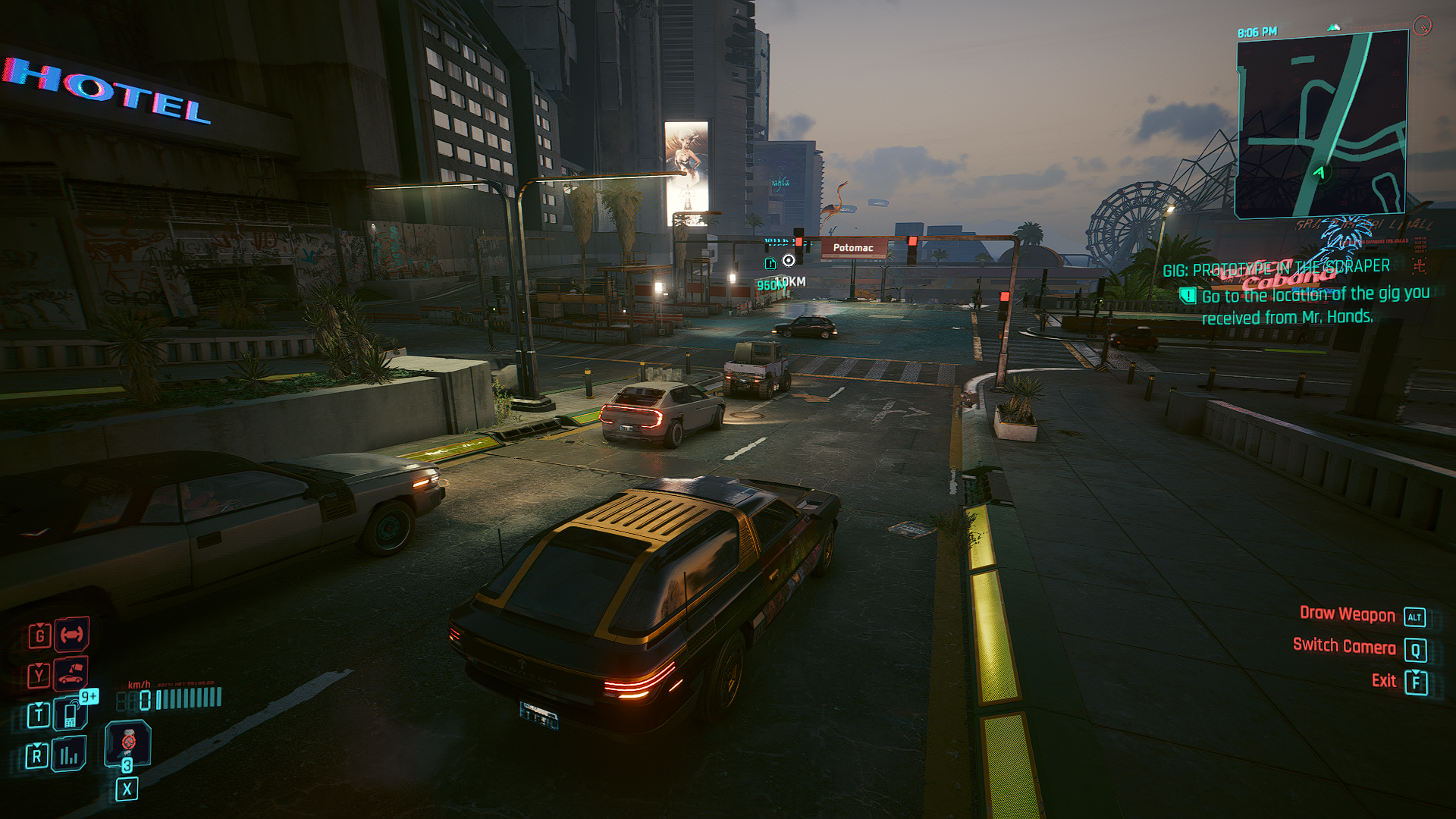The height and width of the screenshot is (819, 1456).
Task: Select the objective marker icon under the gig title
Action: coord(1188,296)
